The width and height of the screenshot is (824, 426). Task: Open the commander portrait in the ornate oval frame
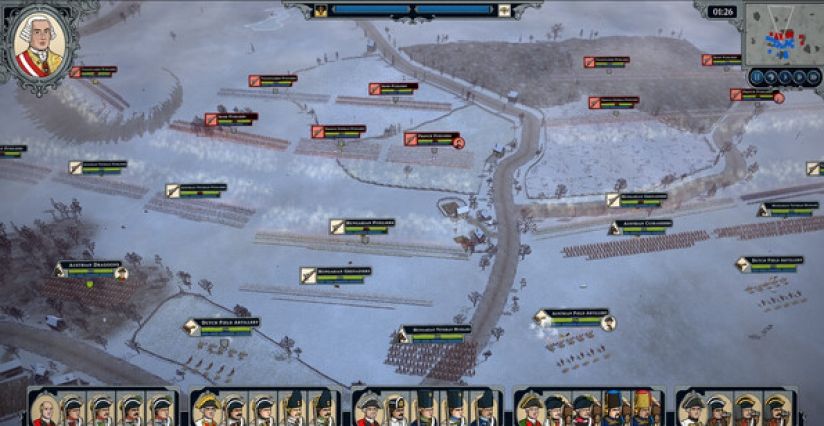[x=38, y=45]
